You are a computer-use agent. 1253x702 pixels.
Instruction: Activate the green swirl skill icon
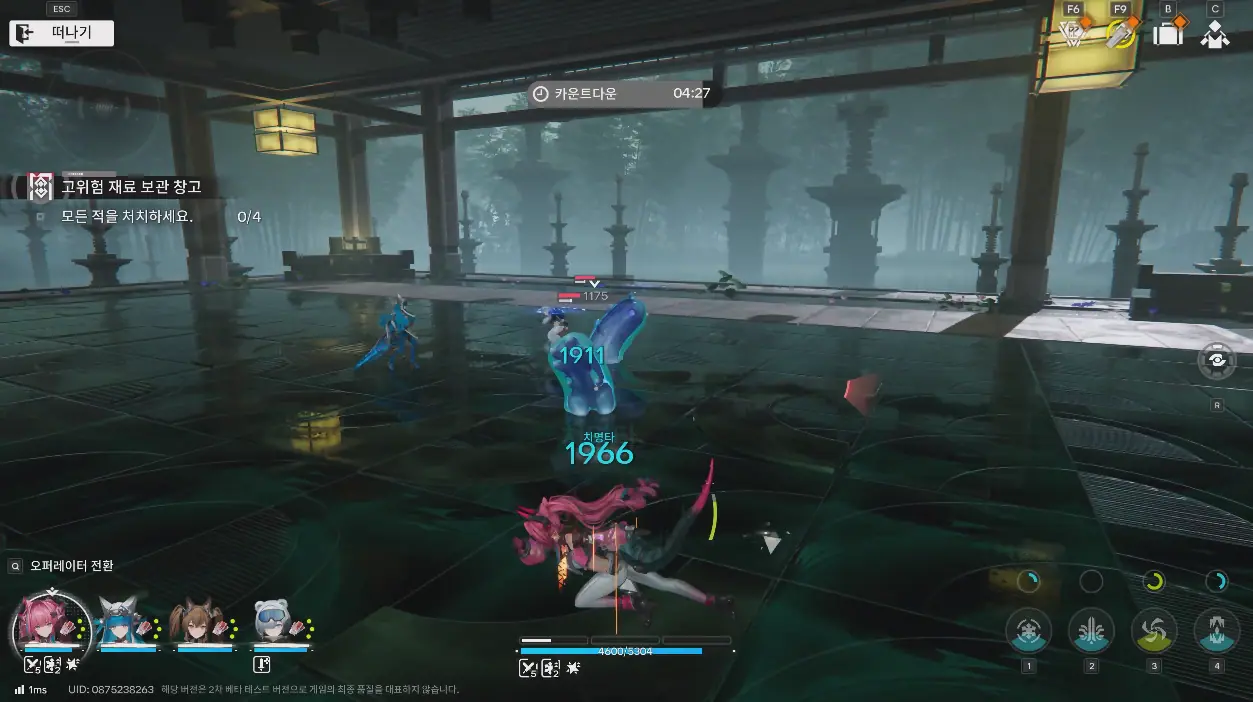pos(1153,631)
